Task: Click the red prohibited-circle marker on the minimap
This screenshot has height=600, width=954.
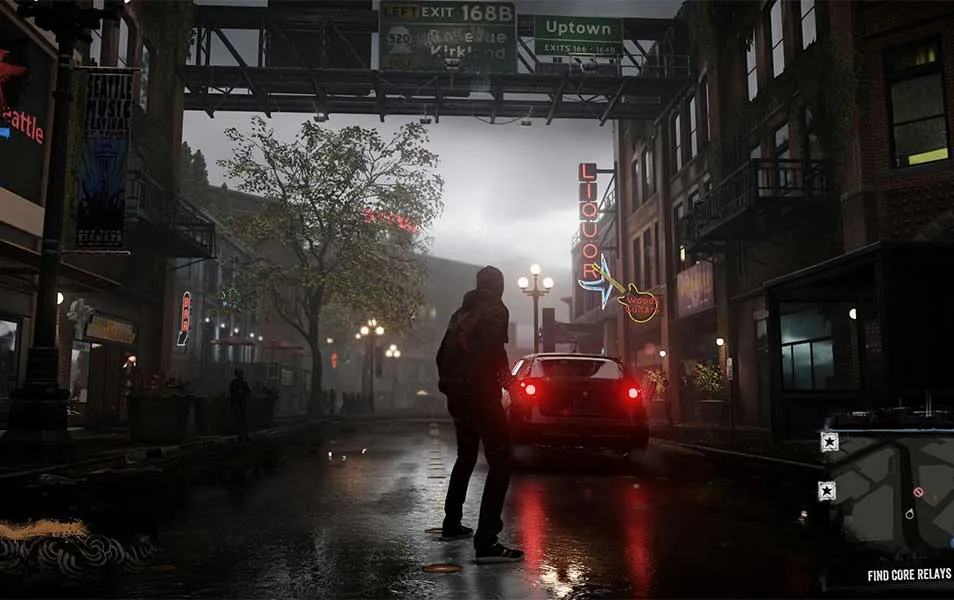Action: [x=918, y=492]
